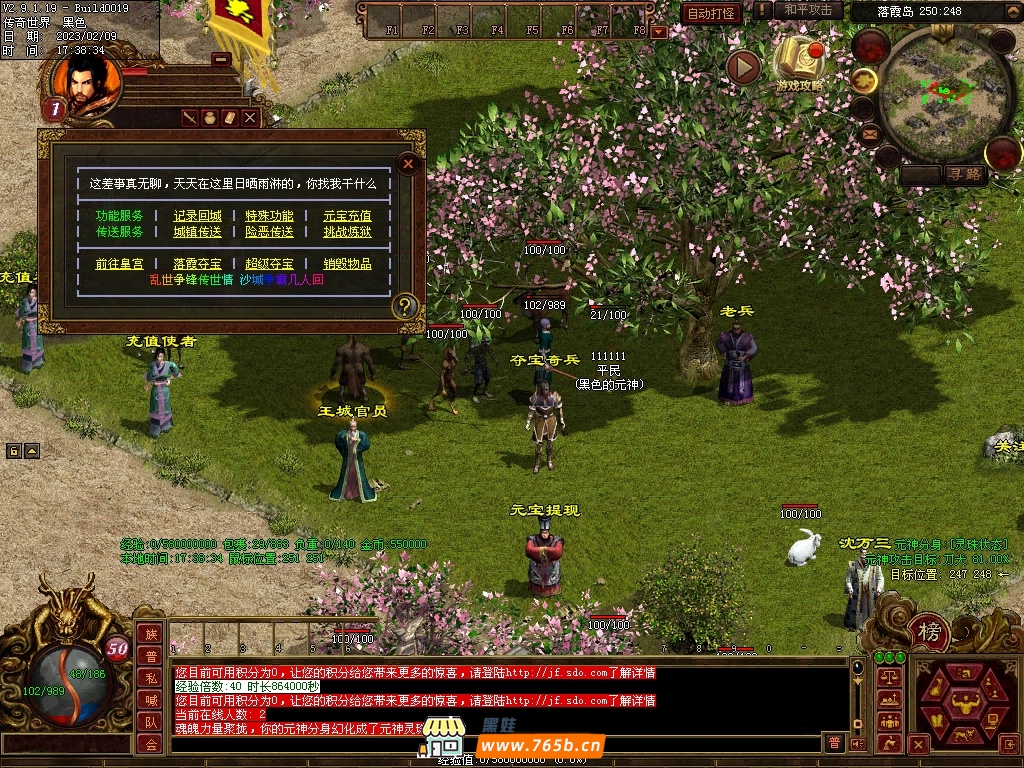Select the 特殊功能 option

coord(270,215)
